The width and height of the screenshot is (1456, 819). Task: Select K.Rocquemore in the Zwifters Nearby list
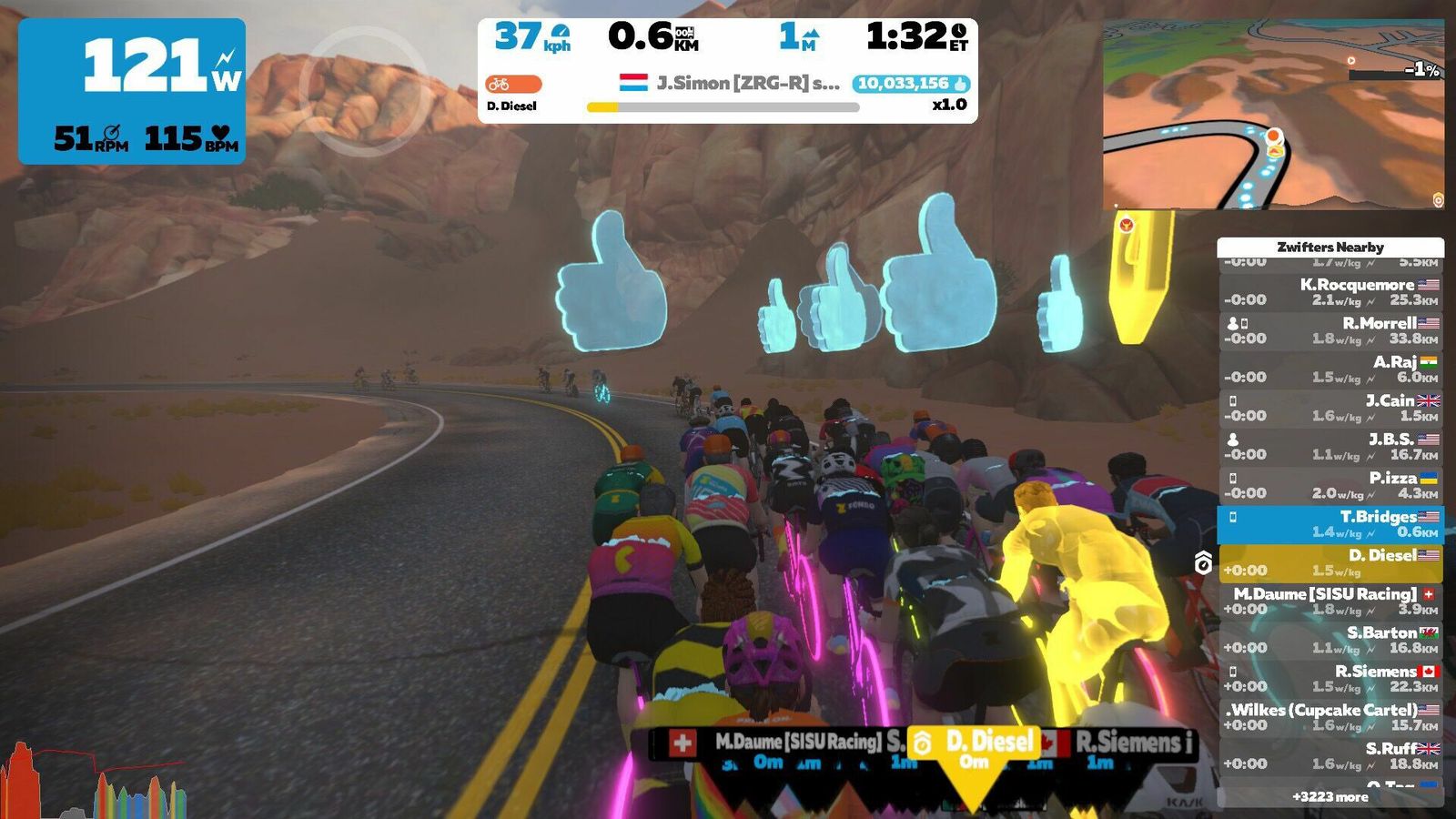pyautogui.click(x=1330, y=292)
